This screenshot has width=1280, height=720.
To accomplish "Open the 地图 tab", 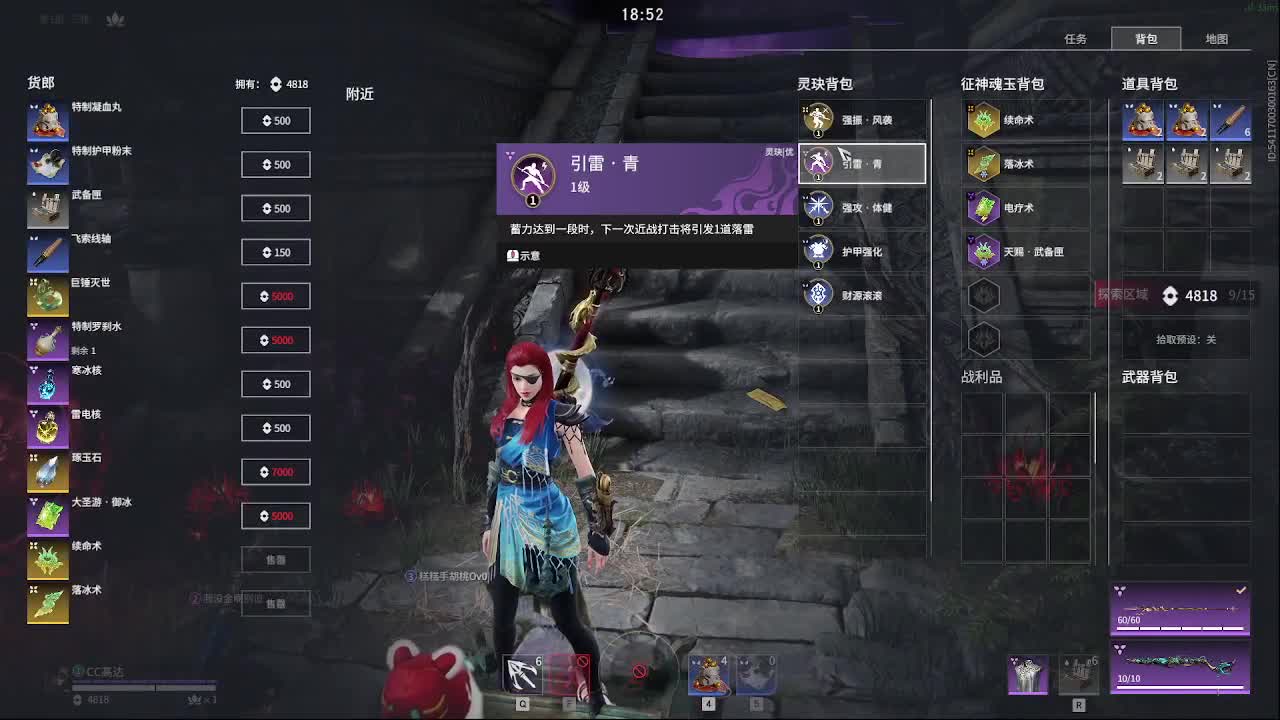I will pyautogui.click(x=1216, y=38).
